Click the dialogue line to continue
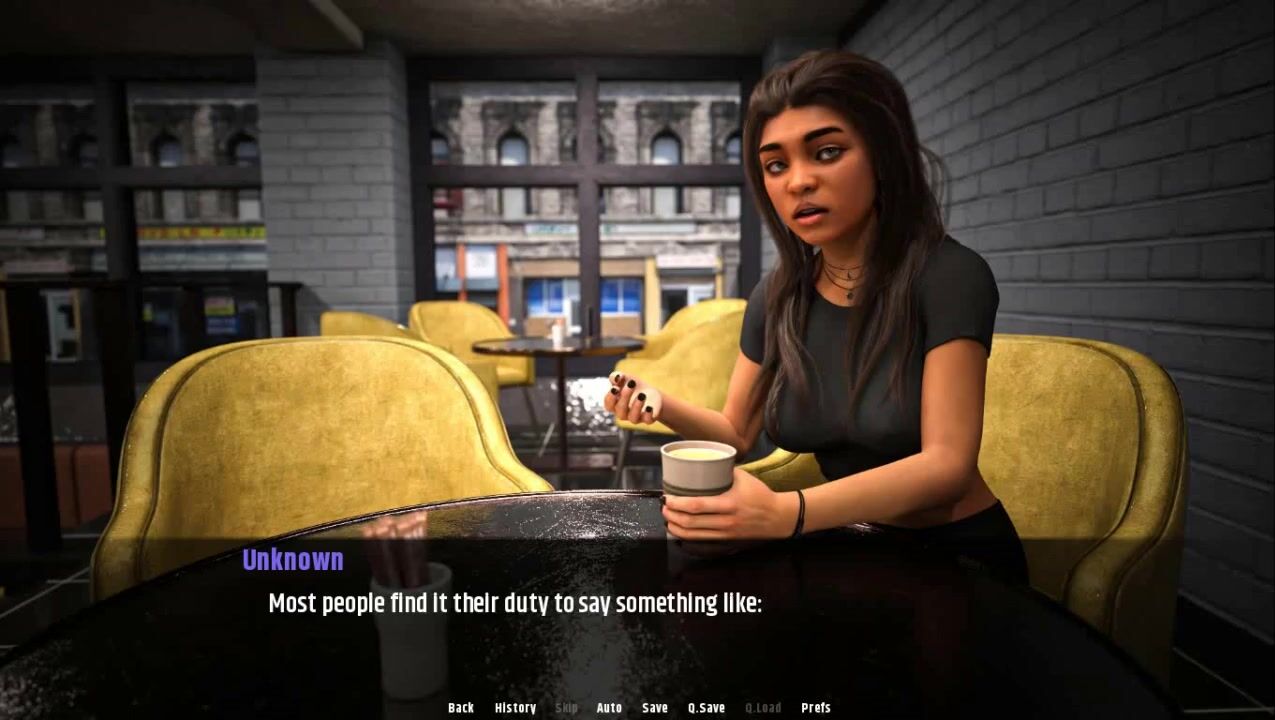1275x720 pixels. [515, 604]
